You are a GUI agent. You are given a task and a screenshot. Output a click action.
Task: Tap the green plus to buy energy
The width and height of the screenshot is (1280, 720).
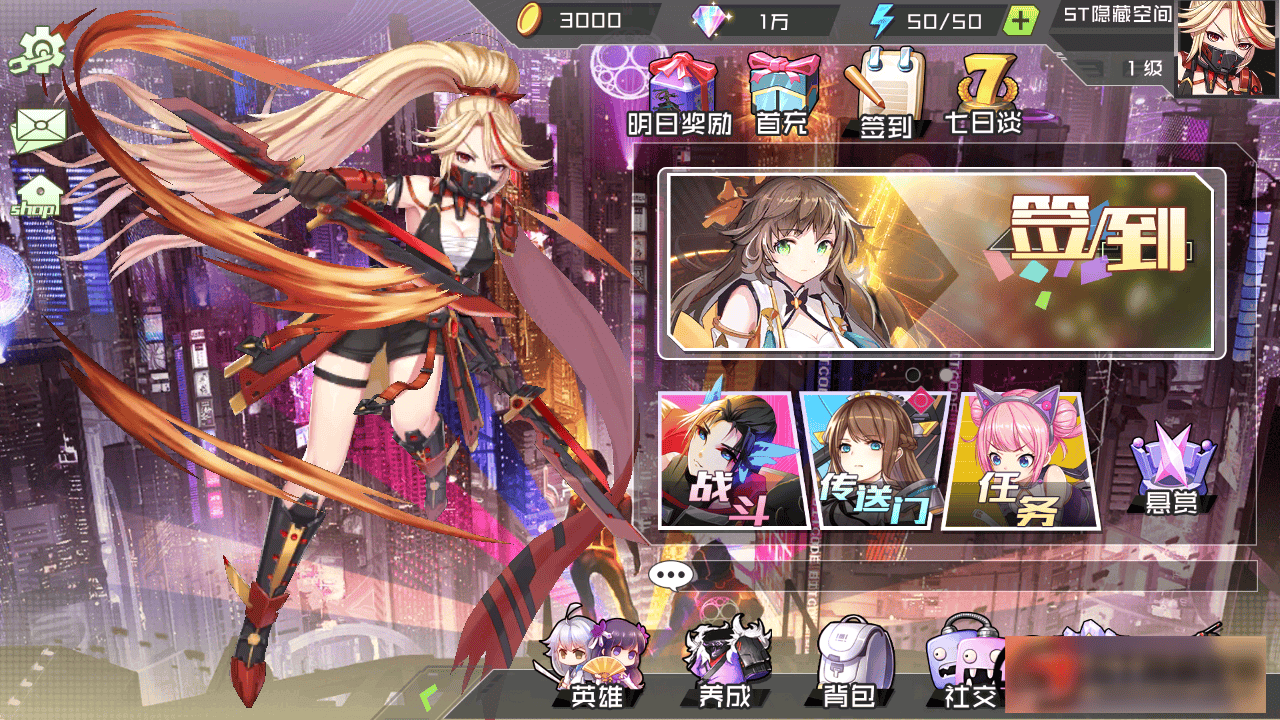1020,18
